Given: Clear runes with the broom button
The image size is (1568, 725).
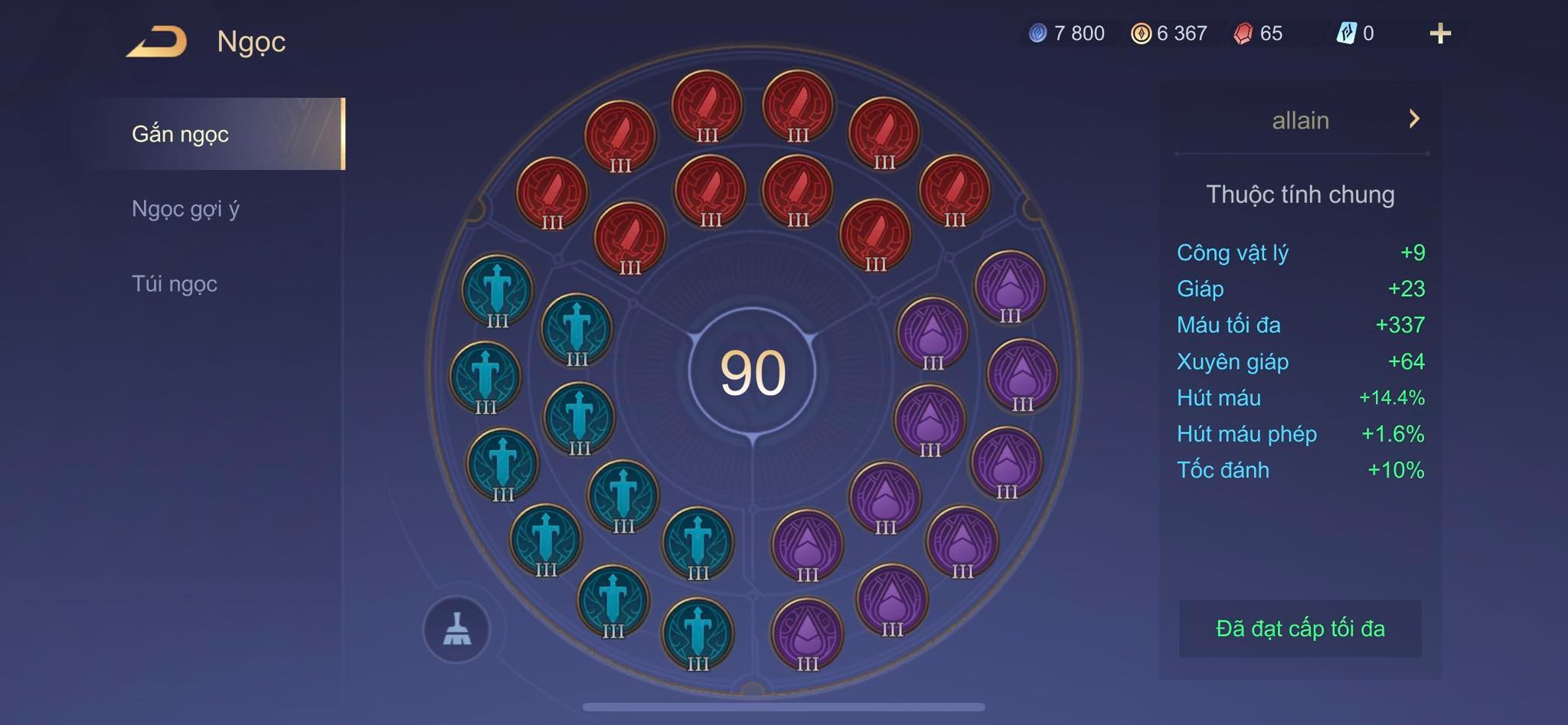Looking at the screenshot, I should [x=457, y=629].
